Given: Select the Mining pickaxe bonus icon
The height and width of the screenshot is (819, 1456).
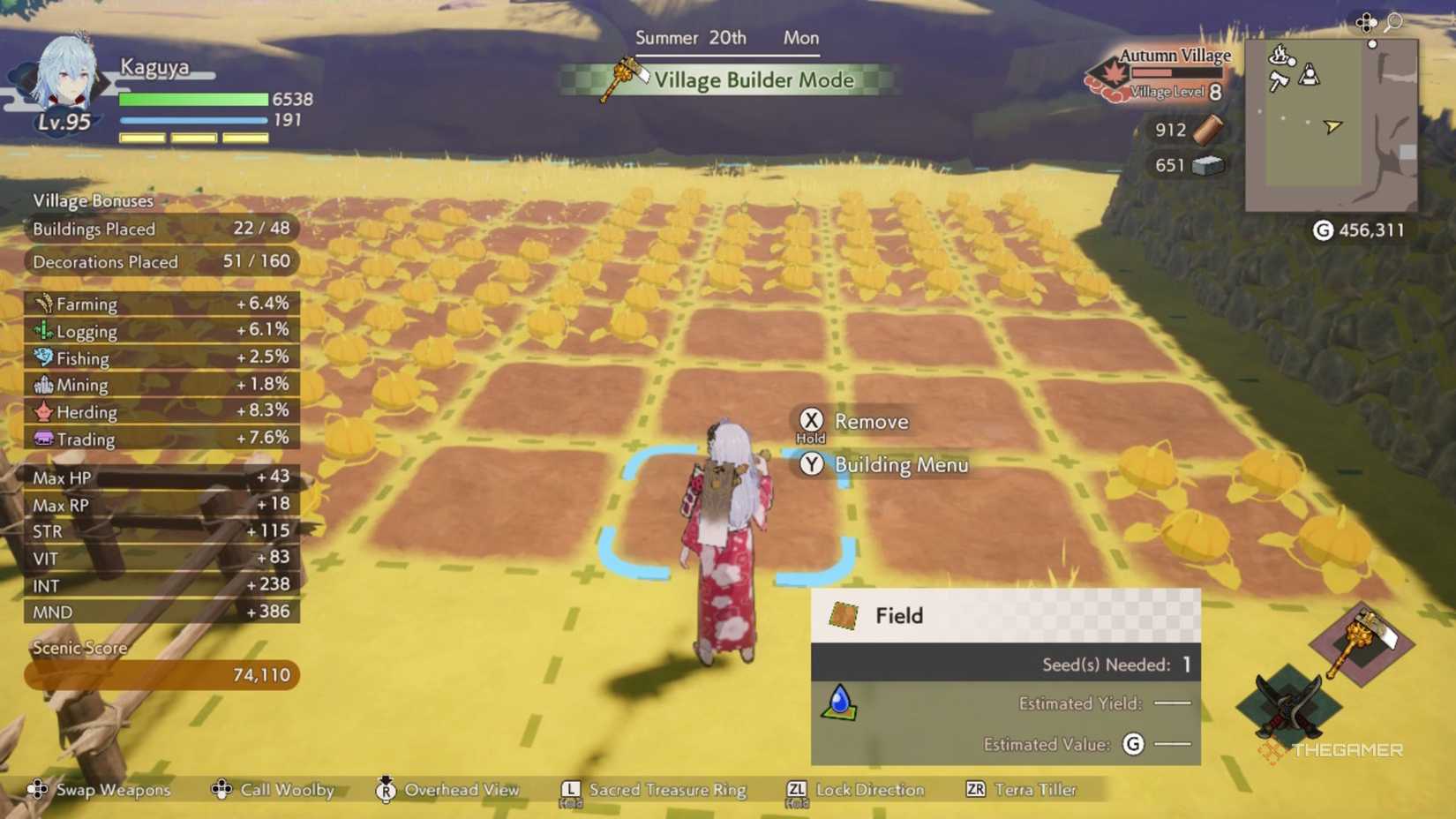Looking at the screenshot, I should tap(43, 385).
